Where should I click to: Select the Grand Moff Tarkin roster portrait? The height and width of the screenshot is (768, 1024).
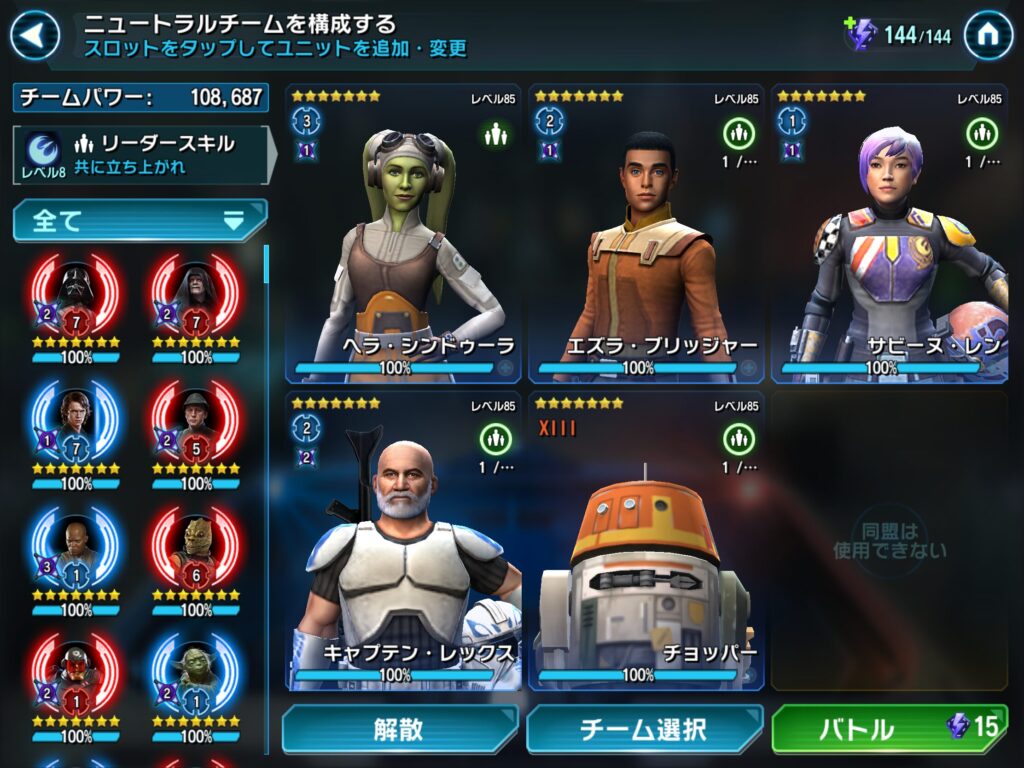click(196, 424)
